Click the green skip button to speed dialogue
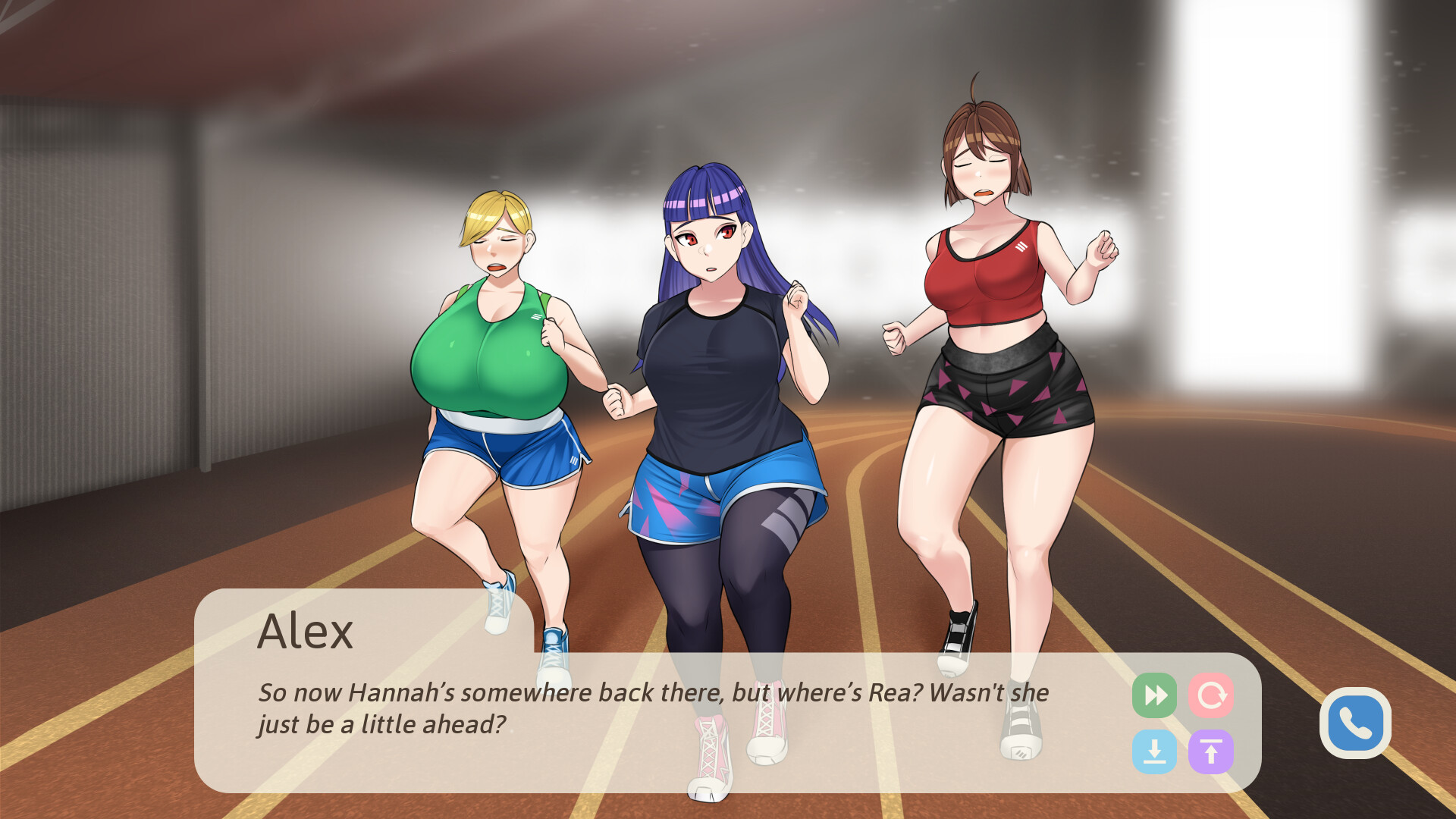1456x819 pixels. 1154,695
